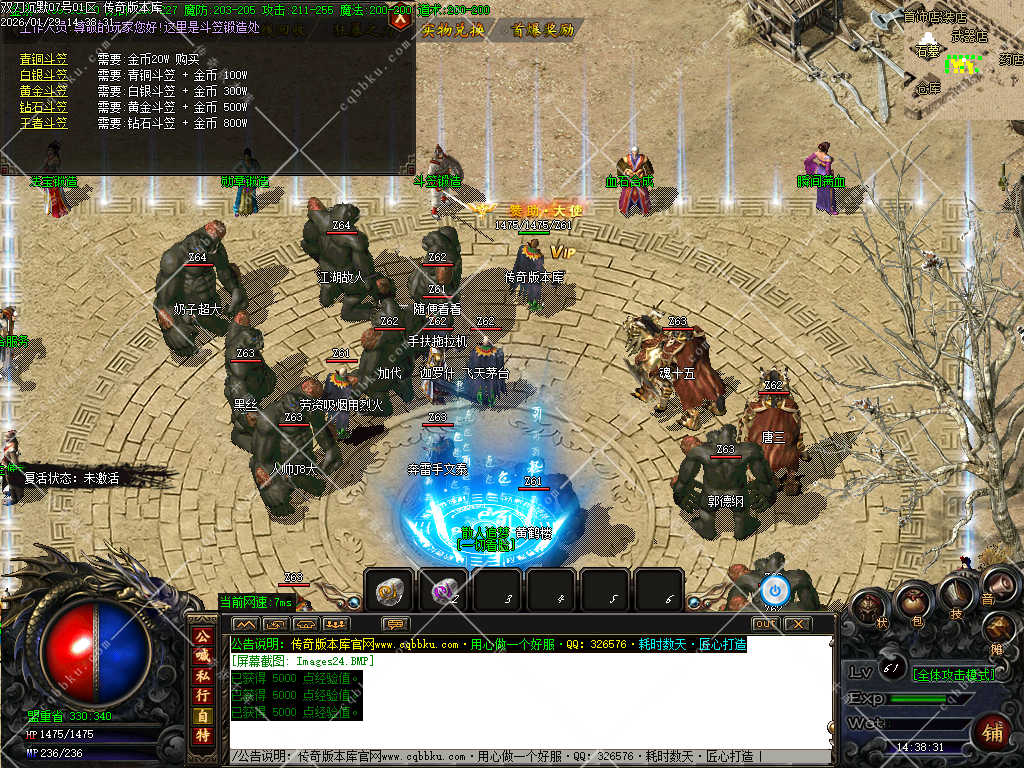Use the purple scroll in hotbar slot 2
Image resolution: width=1024 pixels, height=768 pixels.
tap(443, 591)
